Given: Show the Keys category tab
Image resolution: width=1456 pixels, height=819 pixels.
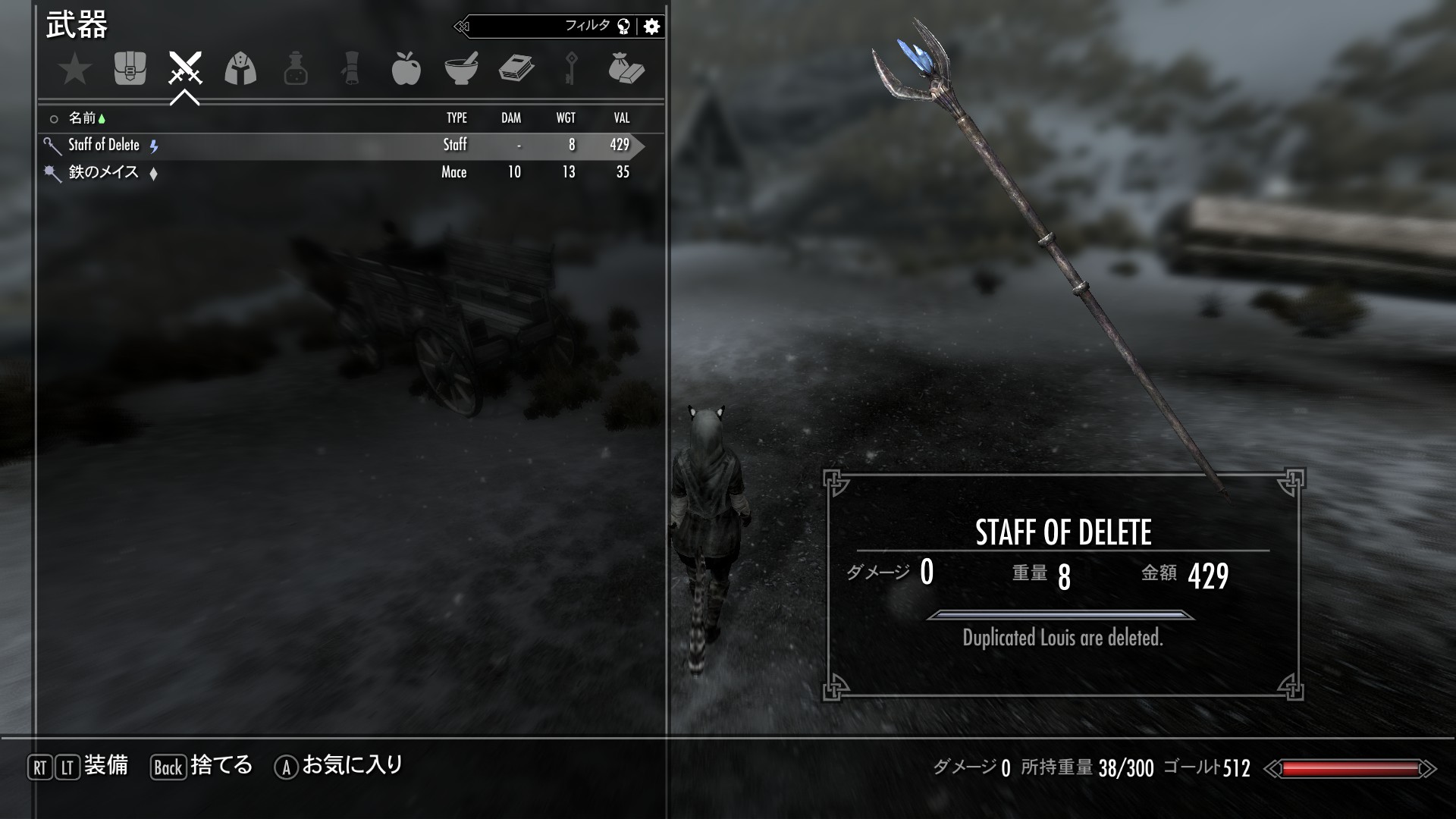Looking at the screenshot, I should (x=571, y=69).
